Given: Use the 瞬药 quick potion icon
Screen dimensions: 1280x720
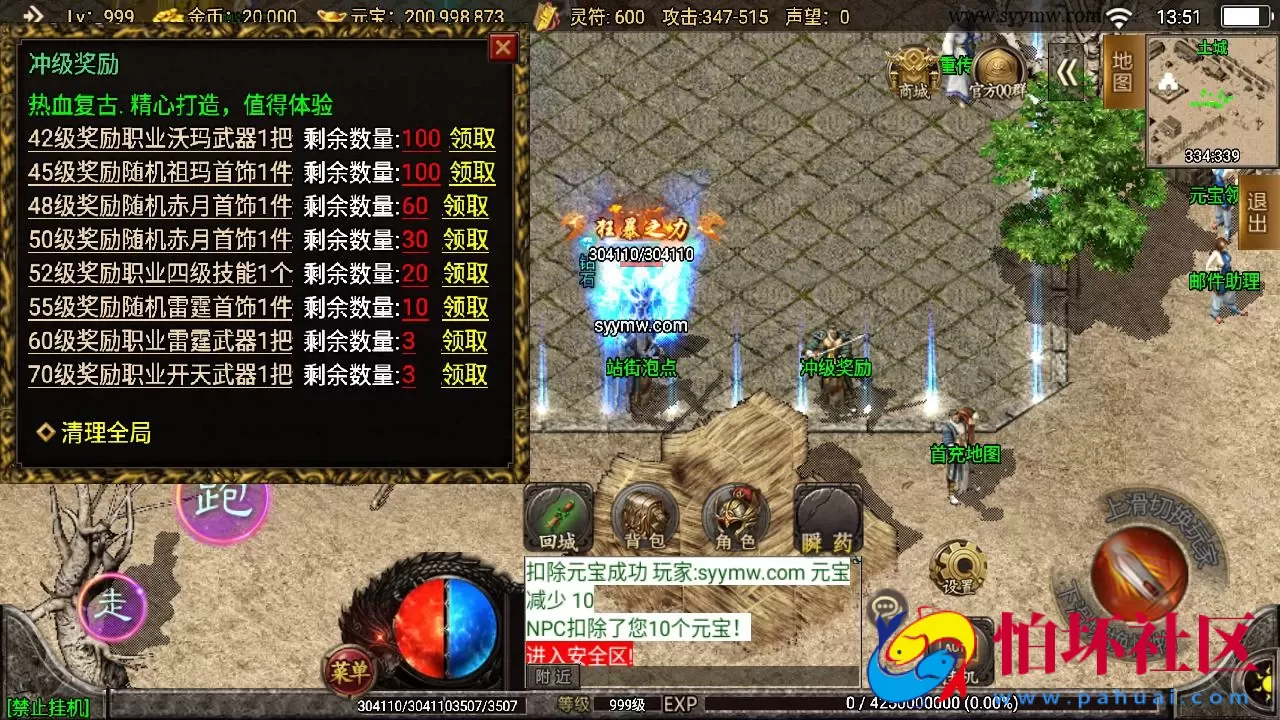Looking at the screenshot, I should click(x=827, y=520).
